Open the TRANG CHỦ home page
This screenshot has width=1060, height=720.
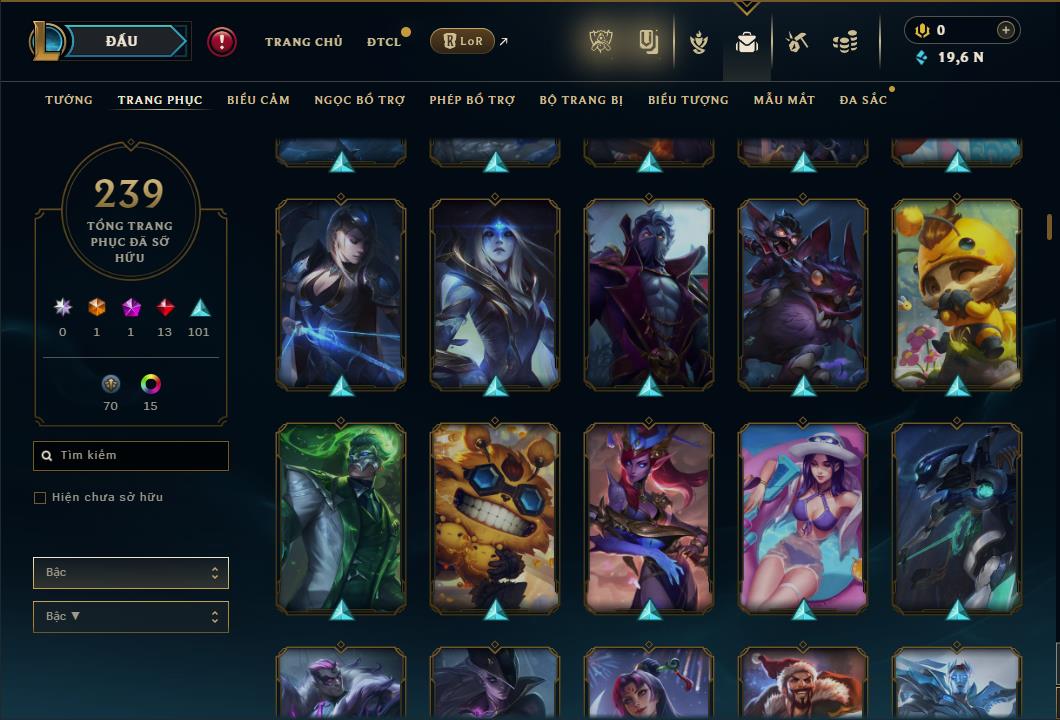point(304,42)
